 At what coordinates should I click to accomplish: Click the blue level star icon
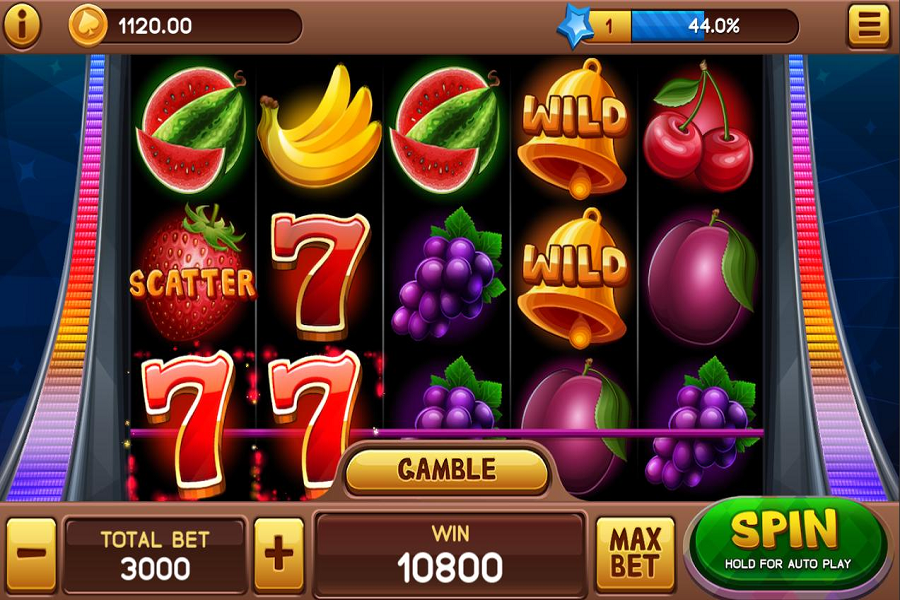coord(576,25)
